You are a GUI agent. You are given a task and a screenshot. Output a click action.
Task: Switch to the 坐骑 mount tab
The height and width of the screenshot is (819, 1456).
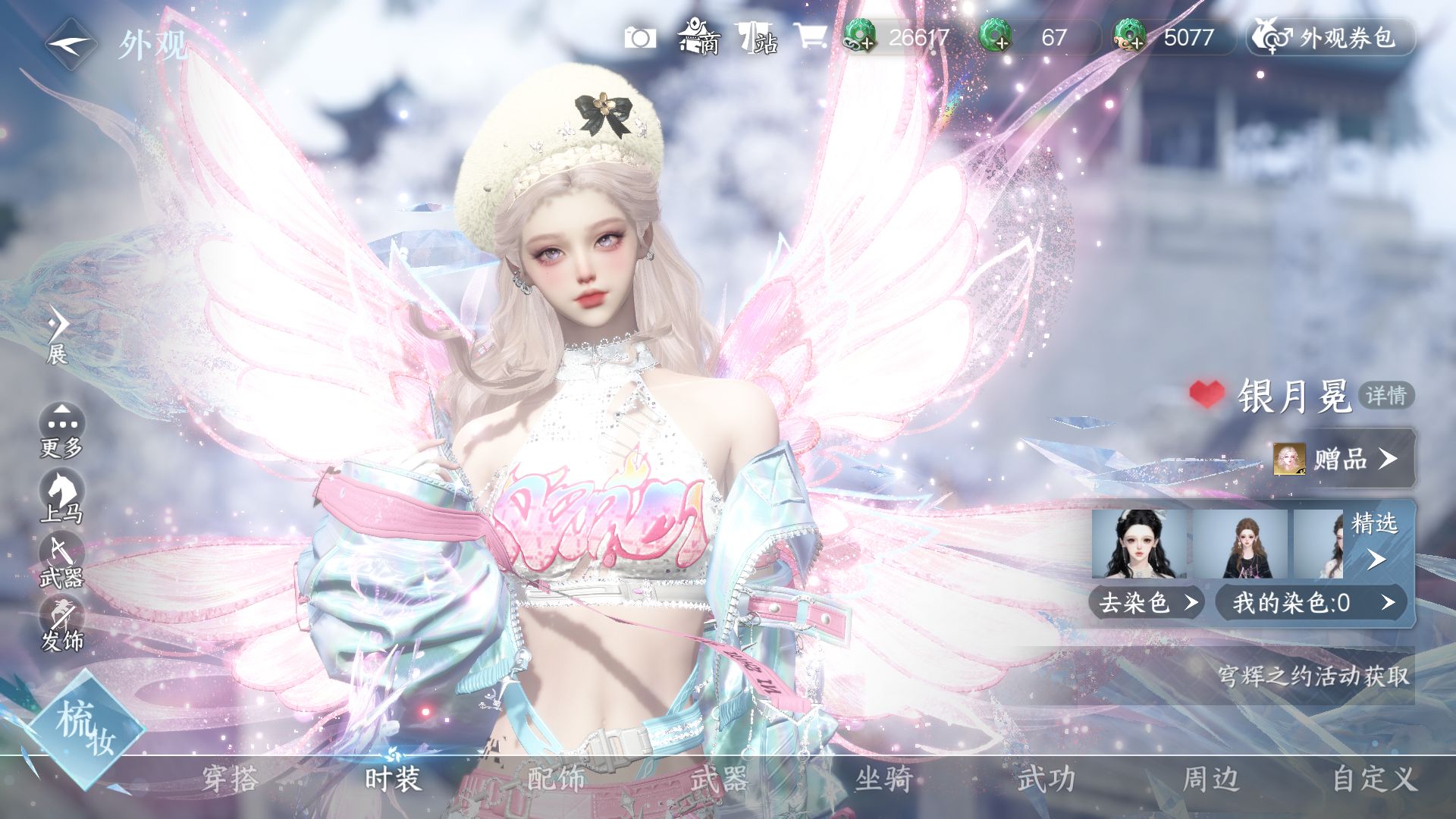[883, 779]
